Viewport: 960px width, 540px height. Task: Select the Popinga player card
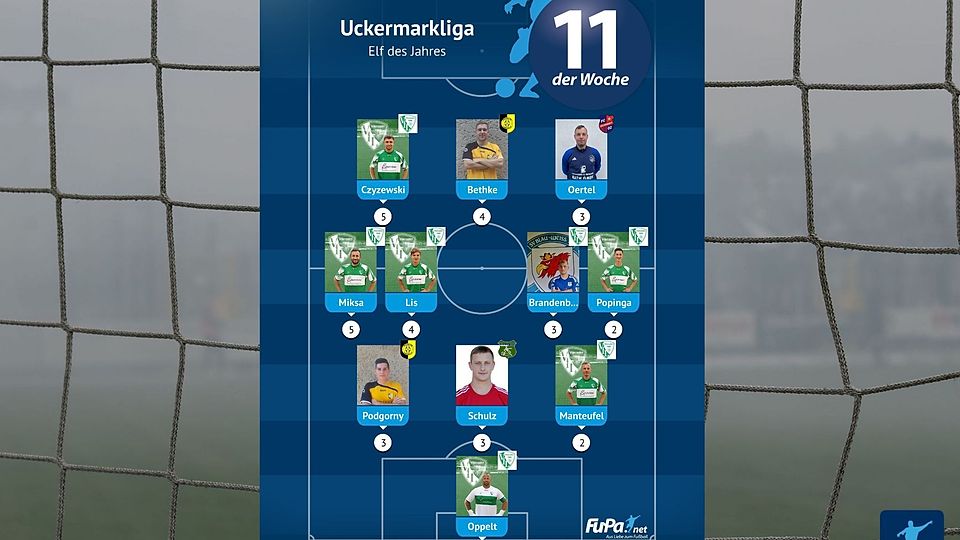click(x=613, y=271)
